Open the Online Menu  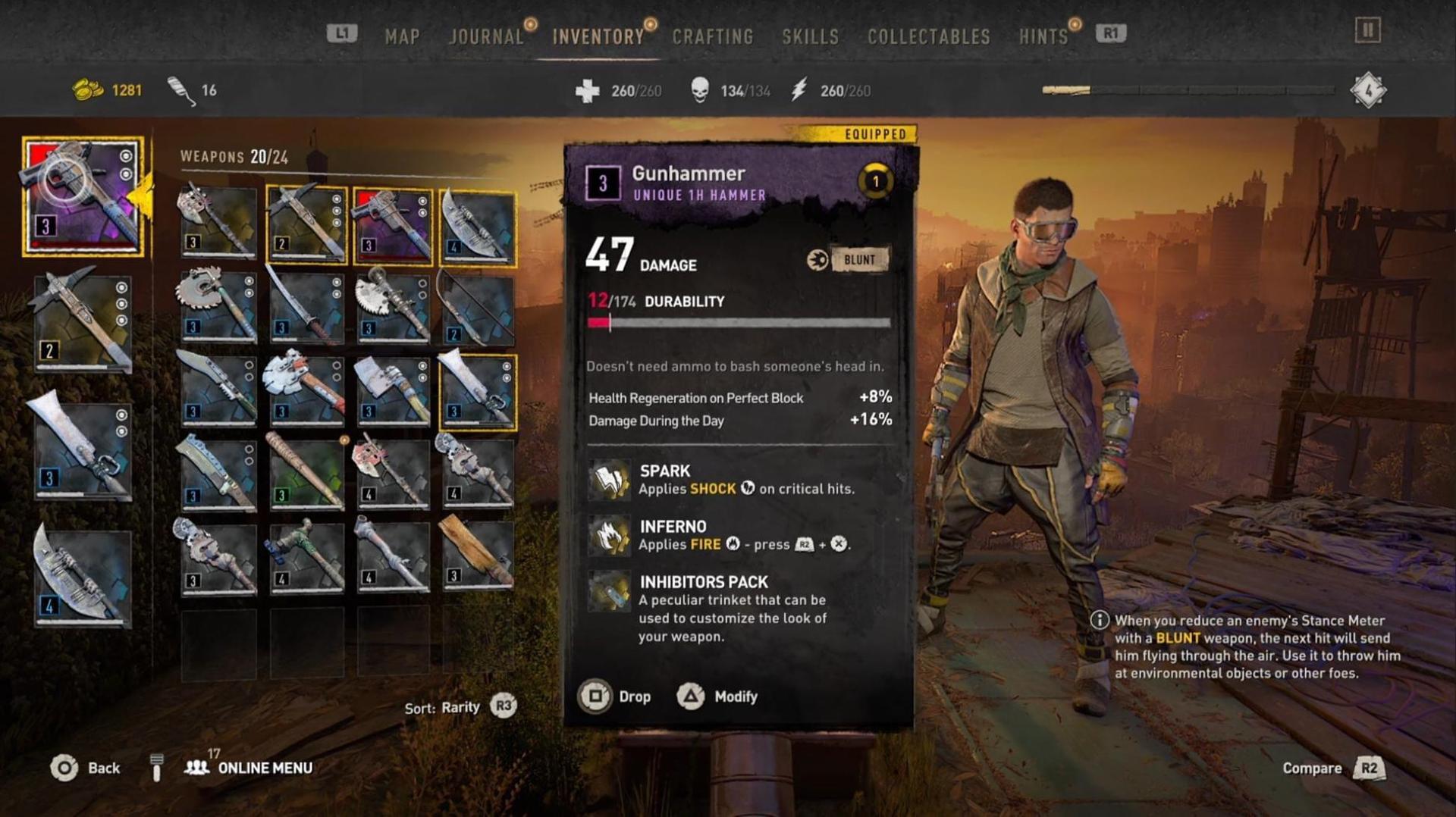pos(250,768)
